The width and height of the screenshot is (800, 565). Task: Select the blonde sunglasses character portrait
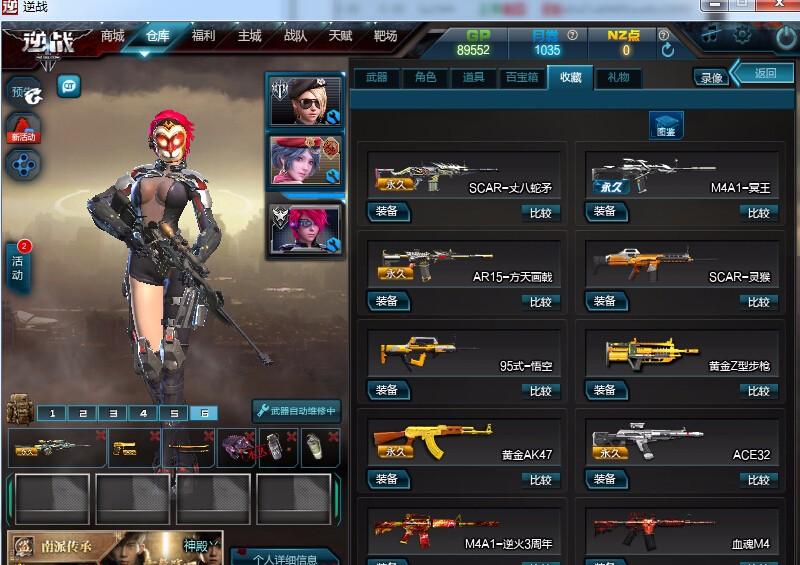click(x=304, y=101)
